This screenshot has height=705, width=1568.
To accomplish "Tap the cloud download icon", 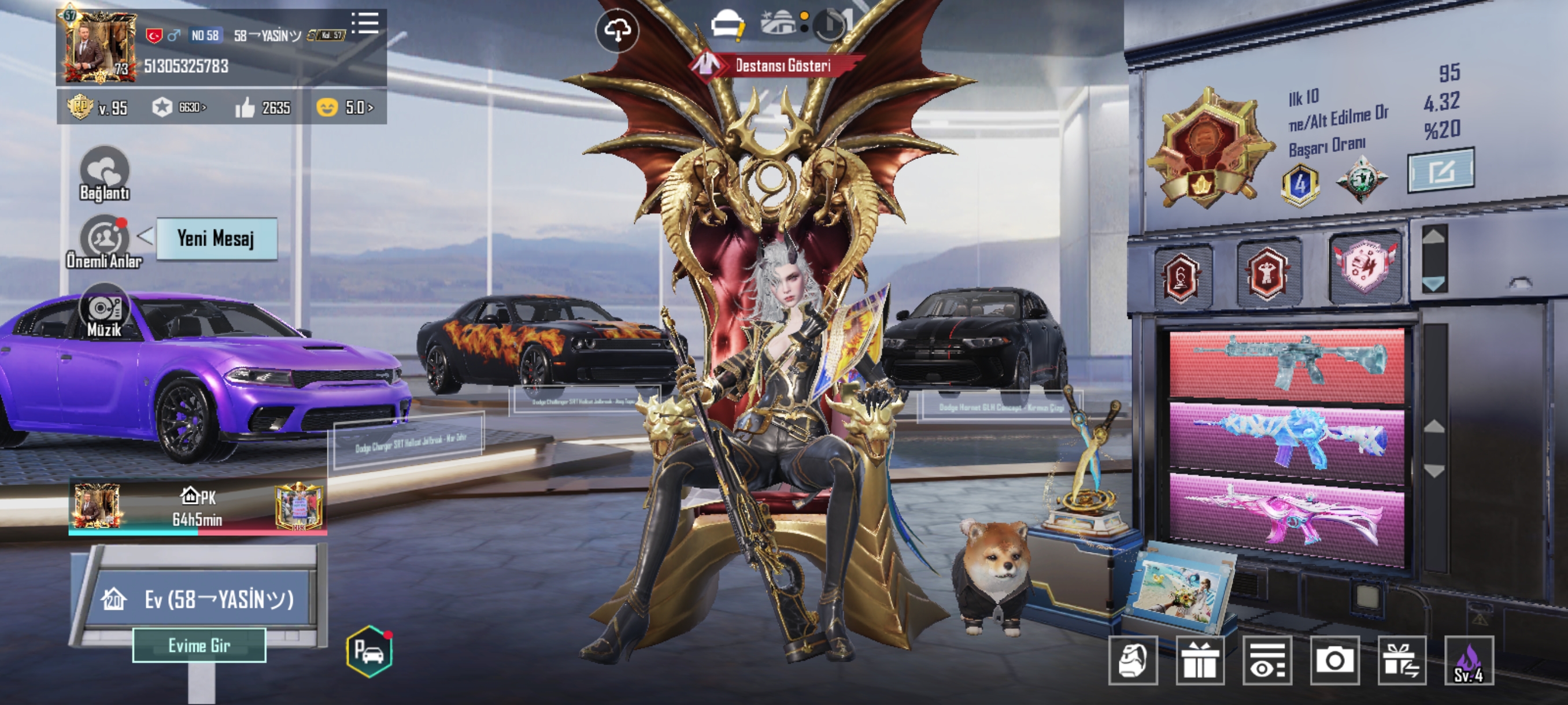I will tap(617, 31).
